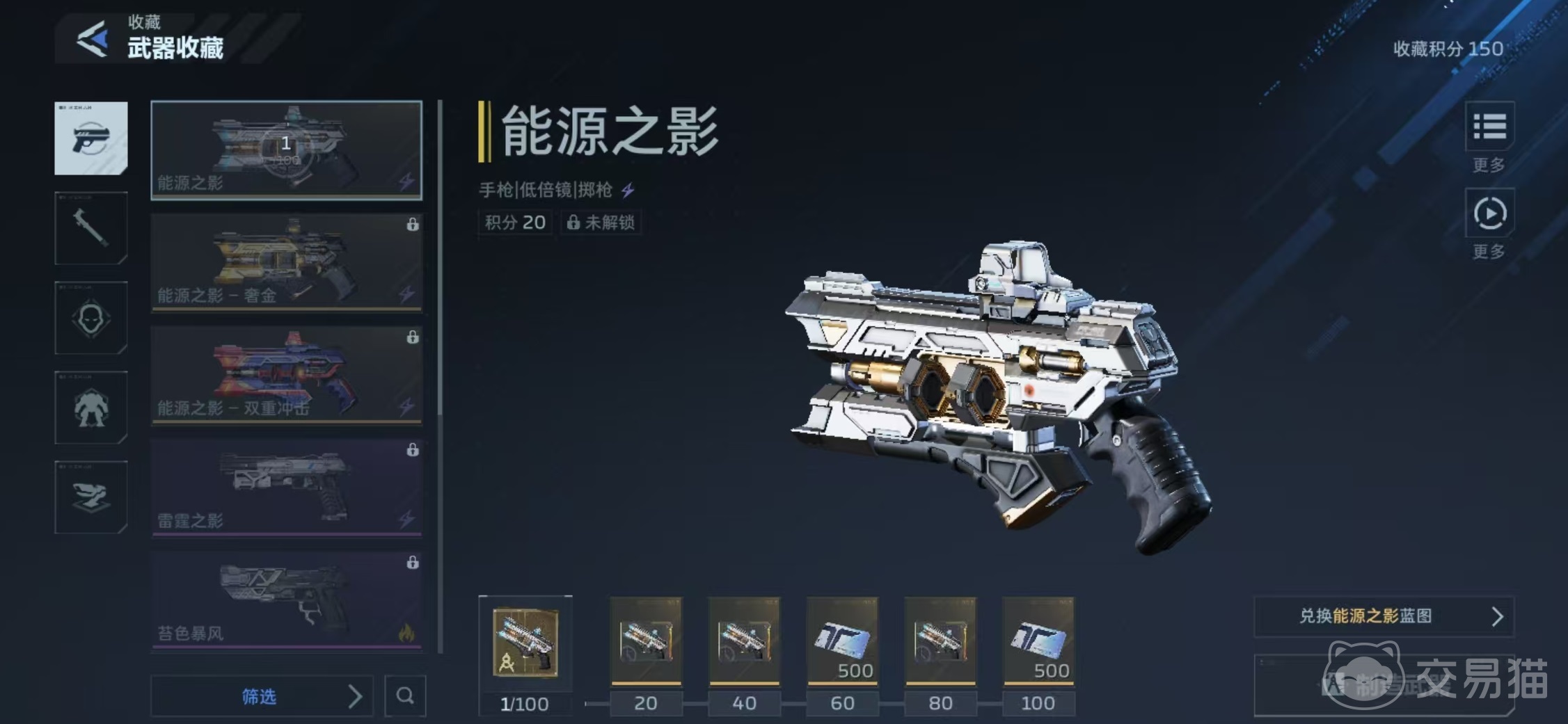Open the 筛选 filter menu
This screenshot has height=724, width=1568.
(x=262, y=695)
